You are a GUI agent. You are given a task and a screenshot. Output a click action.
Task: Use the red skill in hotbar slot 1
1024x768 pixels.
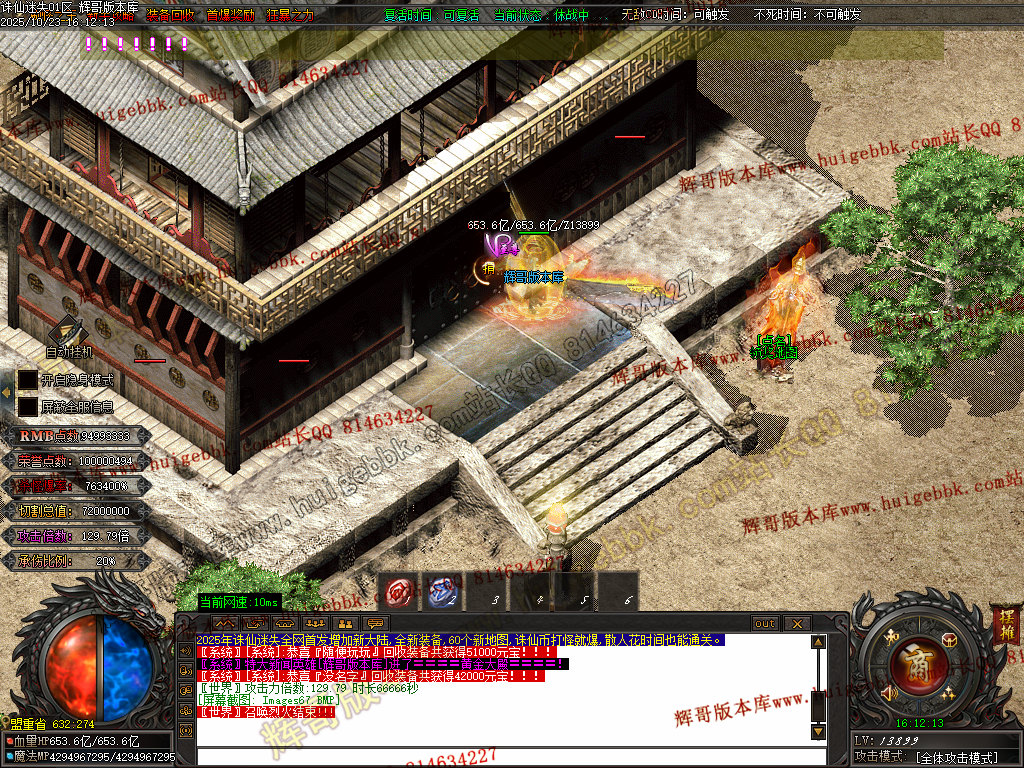coord(402,593)
